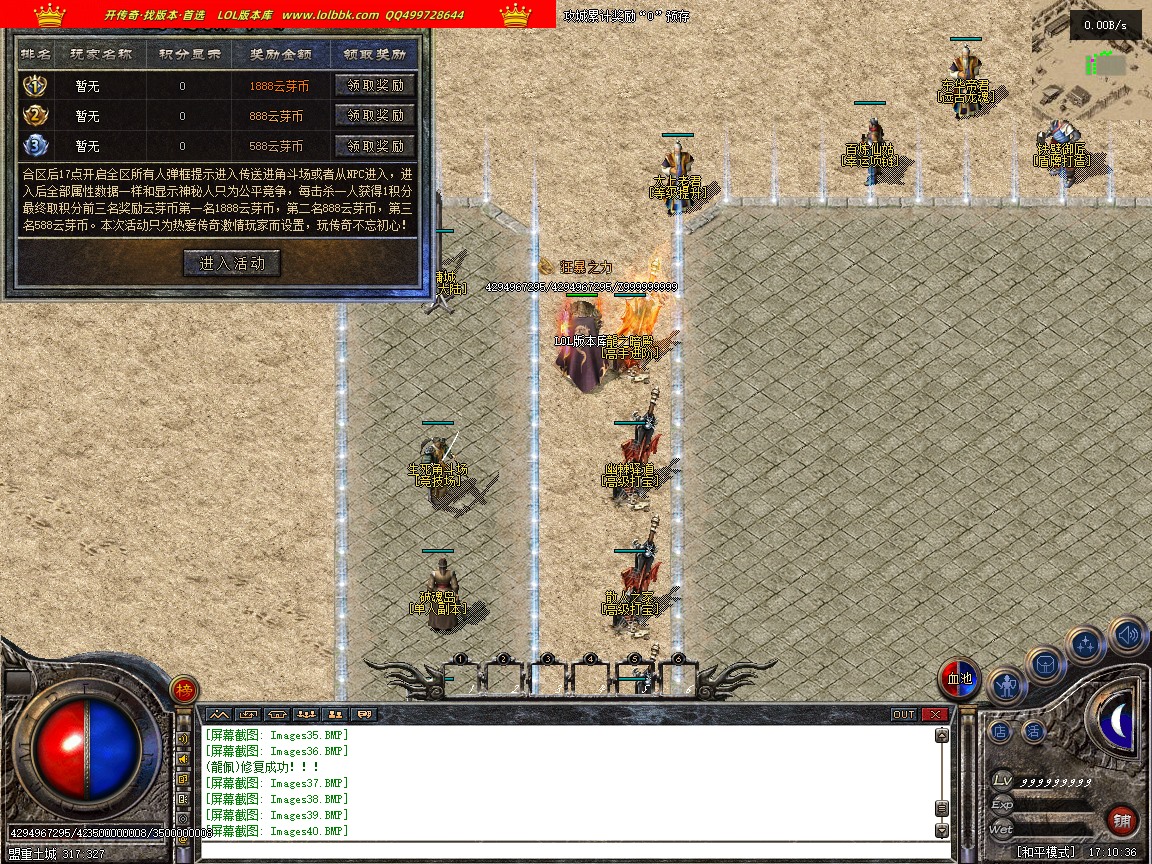1152x864 pixels.
Task: Click the OUT button on chat panel
Action: (x=903, y=714)
